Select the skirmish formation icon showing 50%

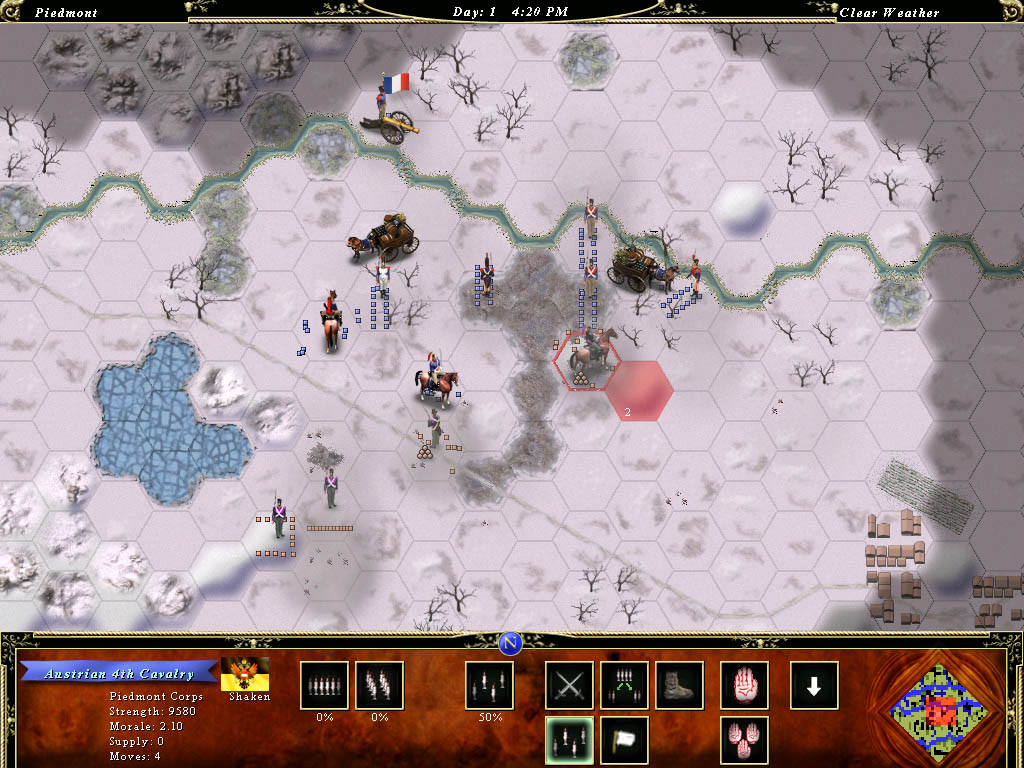coord(490,686)
